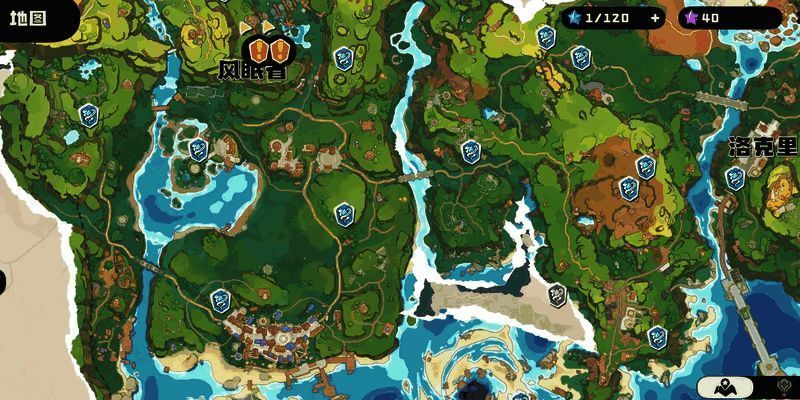The width and height of the screenshot is (800, 400).
Task: Select the waypoint marker beside the 洛克里 label
Action: (735, 179)
